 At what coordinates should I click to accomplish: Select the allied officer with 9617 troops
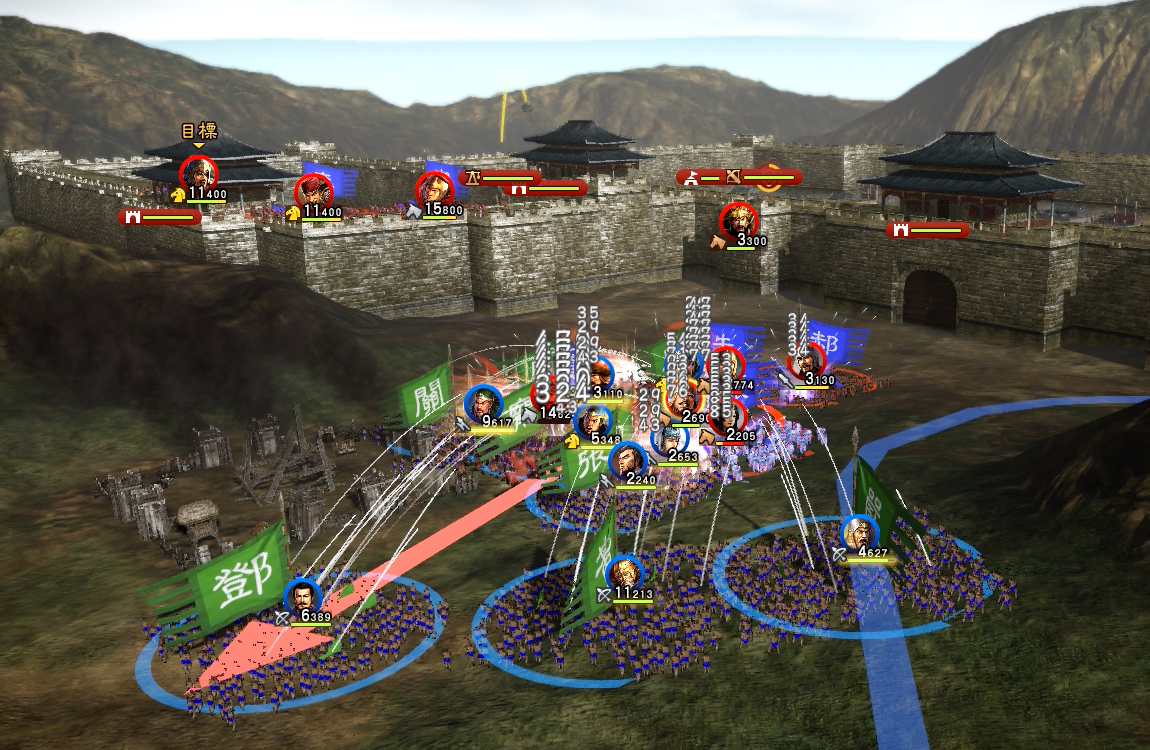click(483, 402)
